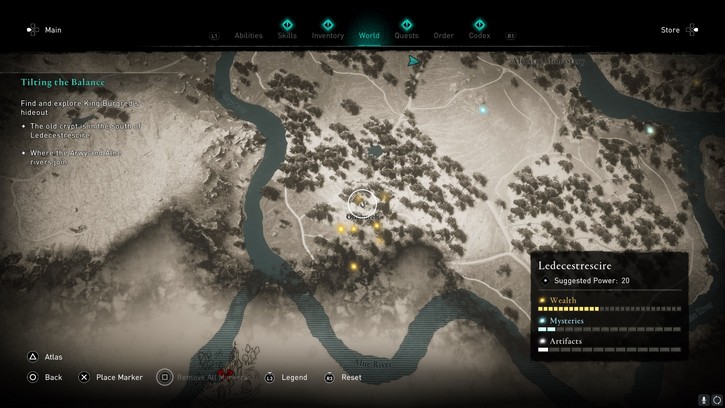This screenshot has height=408, width=725.
Task: Click the teal quest marker on the map
Action: [x=413, y=62]
